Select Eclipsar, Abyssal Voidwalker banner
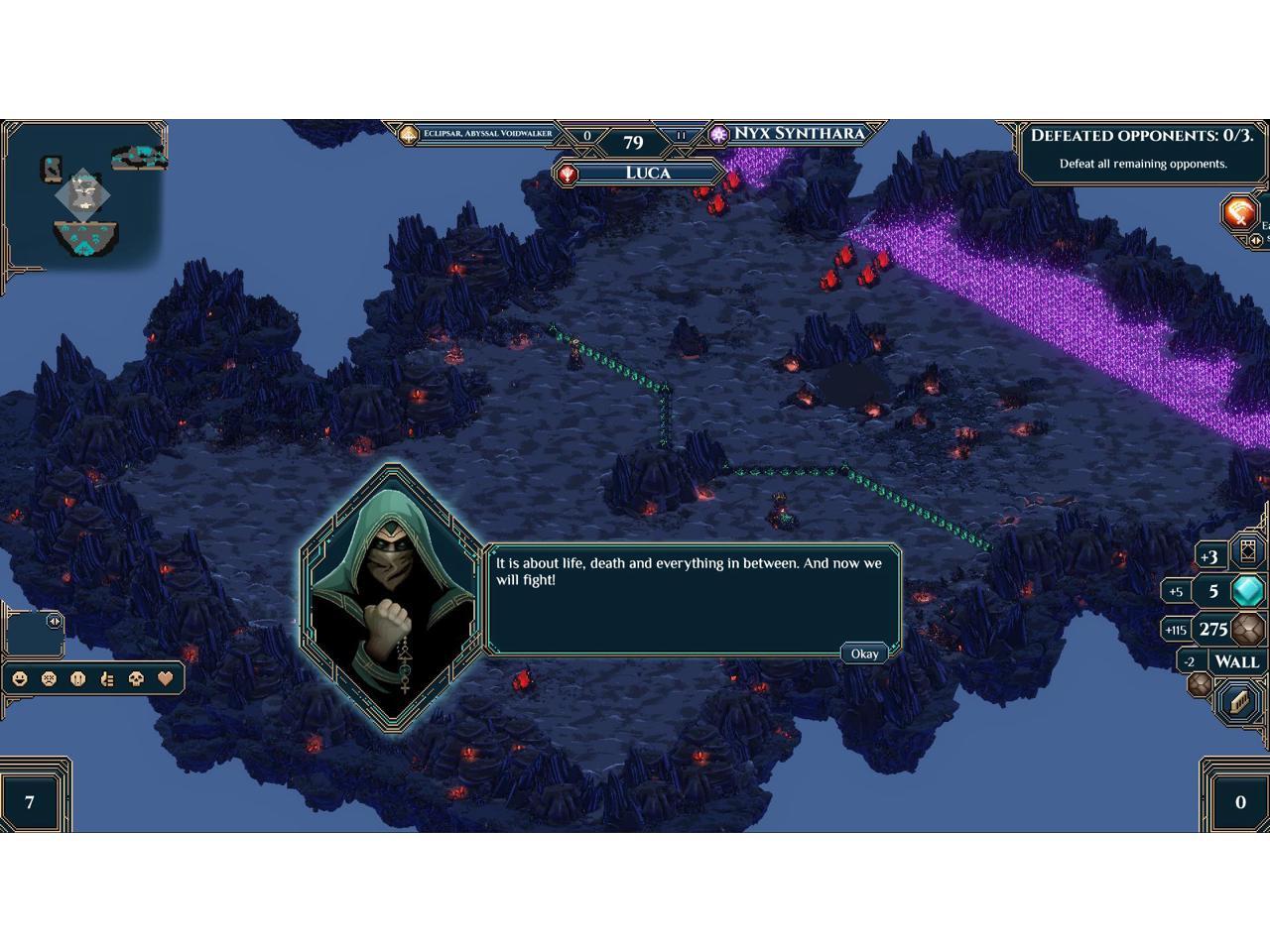This screenshot has width=1270, height=952. pos(486,134)
